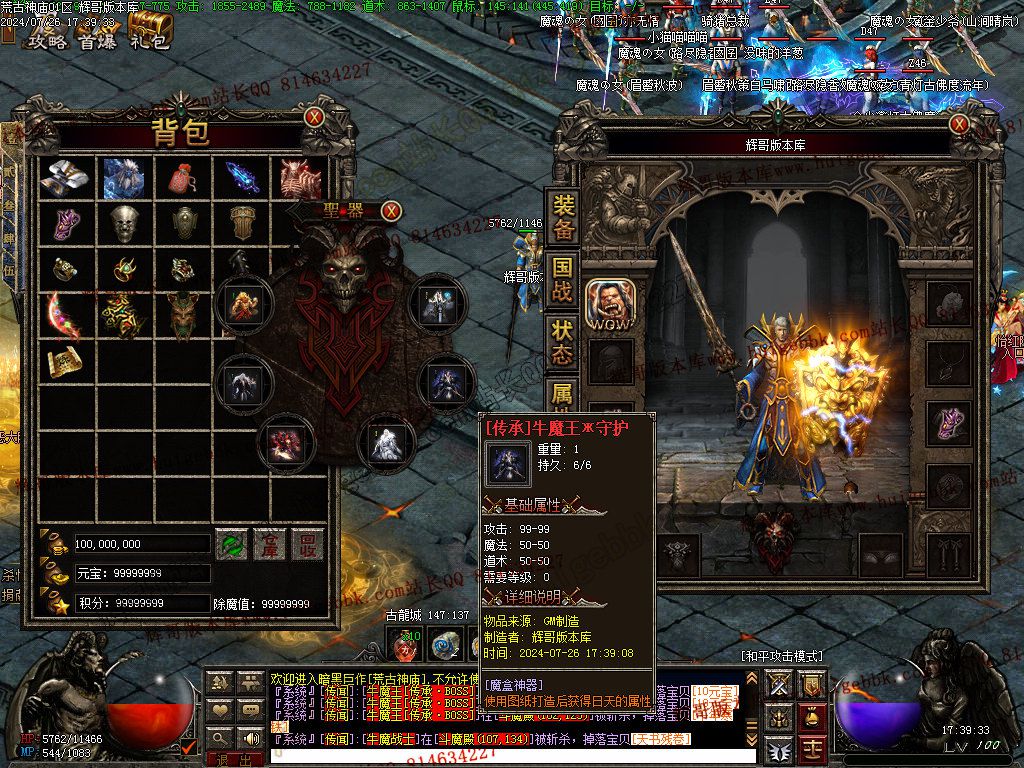
Task: Click the green refresh arrows button in backpack
Action: click(x=232, y=544)
